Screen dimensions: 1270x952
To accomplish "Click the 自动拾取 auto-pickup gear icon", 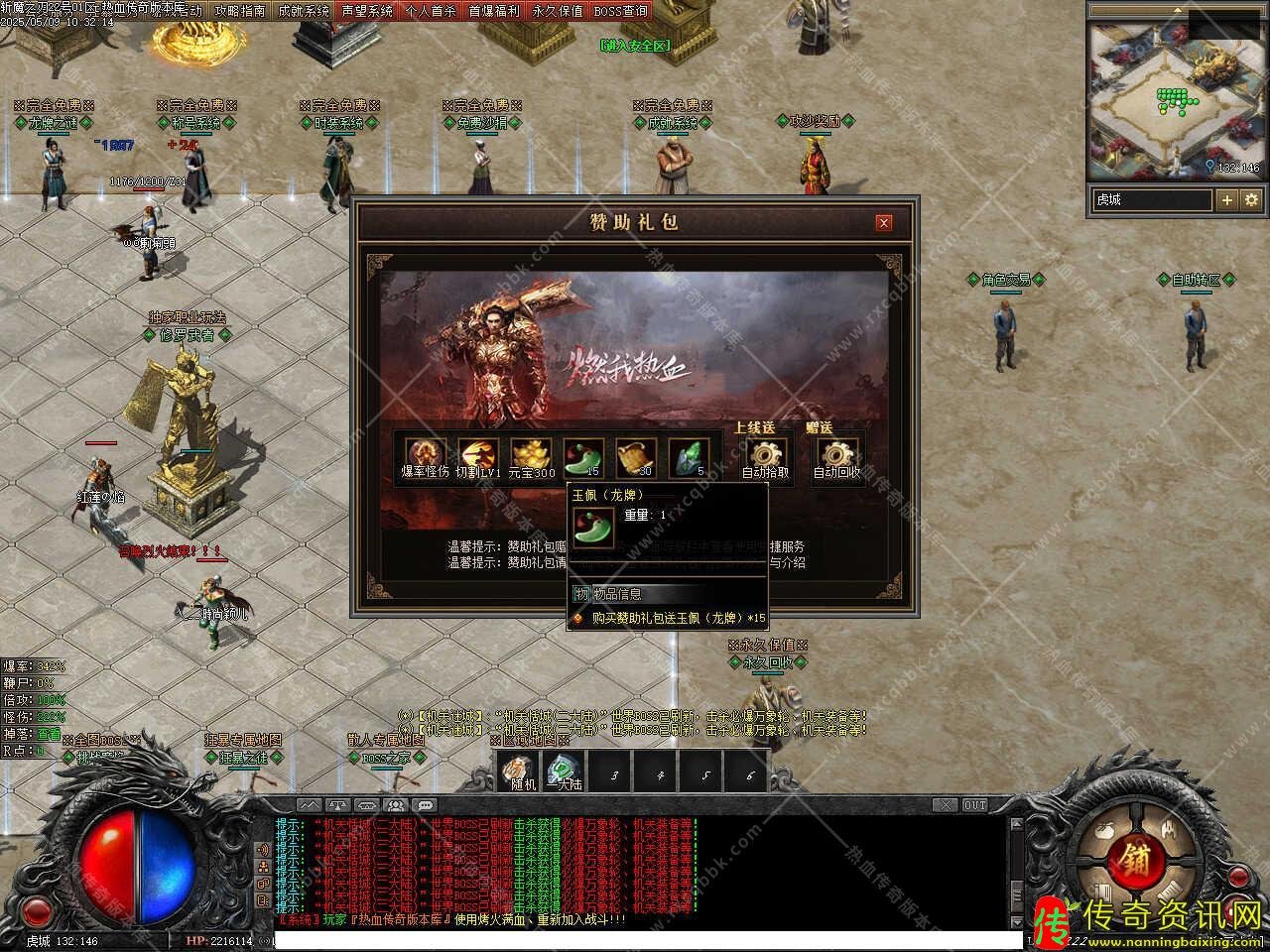I will [765, 455].
